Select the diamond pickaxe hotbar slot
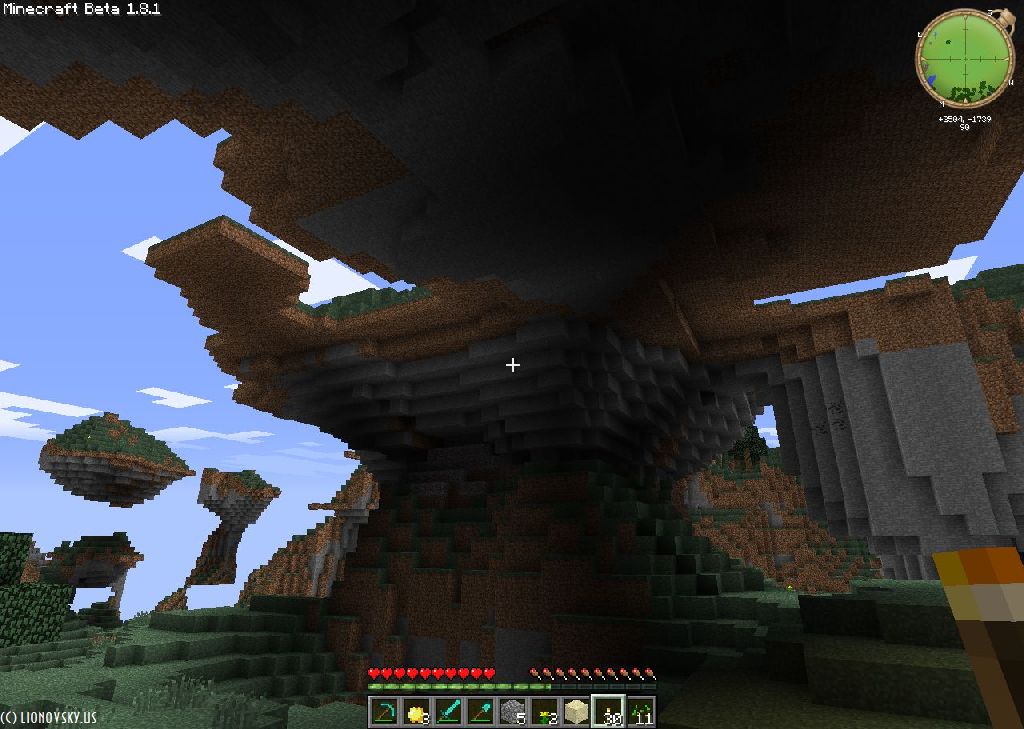The width and height of the screenshot is (1024, 729). [x=385, y=712]
